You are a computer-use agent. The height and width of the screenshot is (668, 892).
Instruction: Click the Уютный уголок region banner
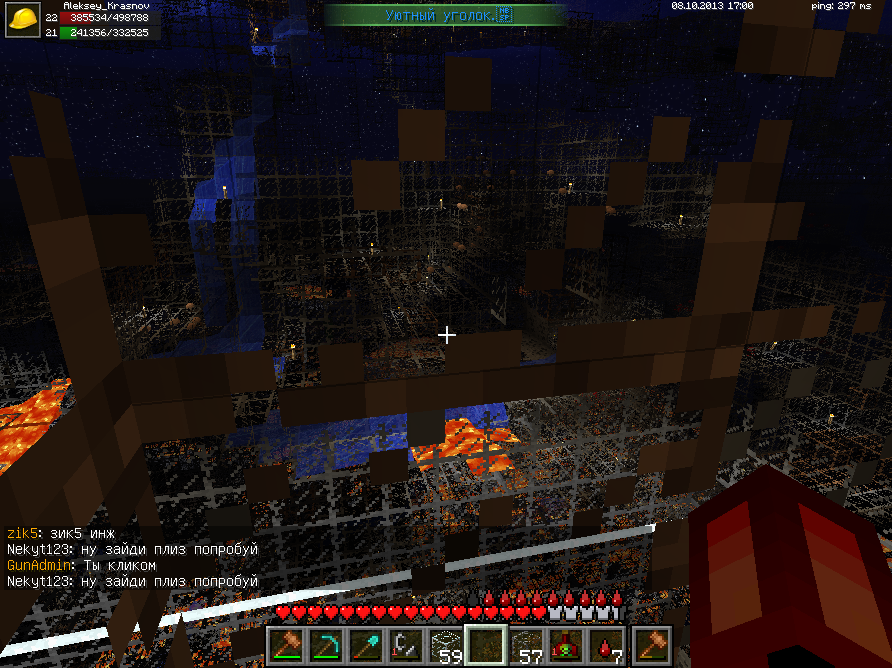click(447, 15)
